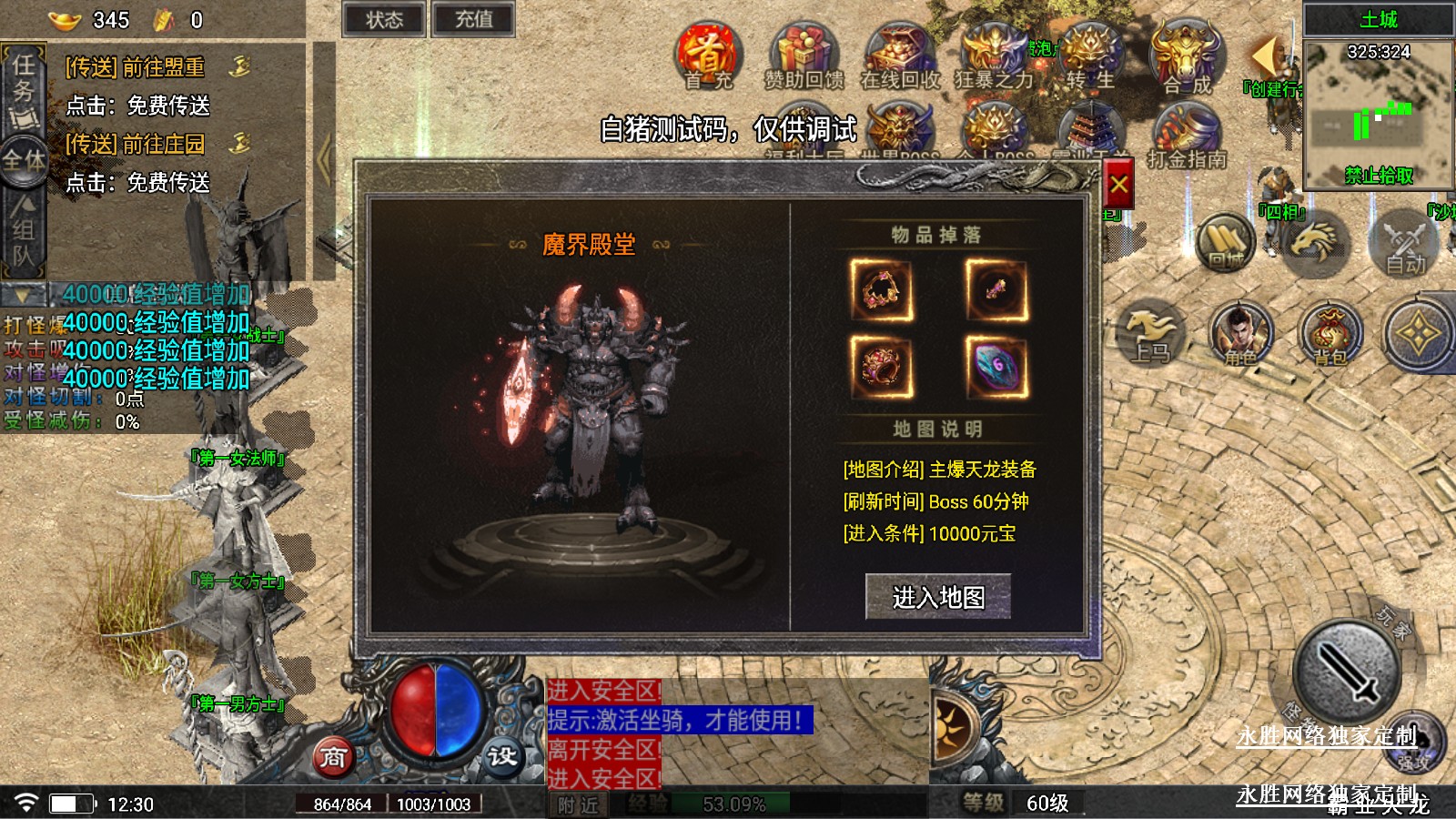Open the 首充 first recharge icon
The image size is (1456, 819).
coord(707,56)
